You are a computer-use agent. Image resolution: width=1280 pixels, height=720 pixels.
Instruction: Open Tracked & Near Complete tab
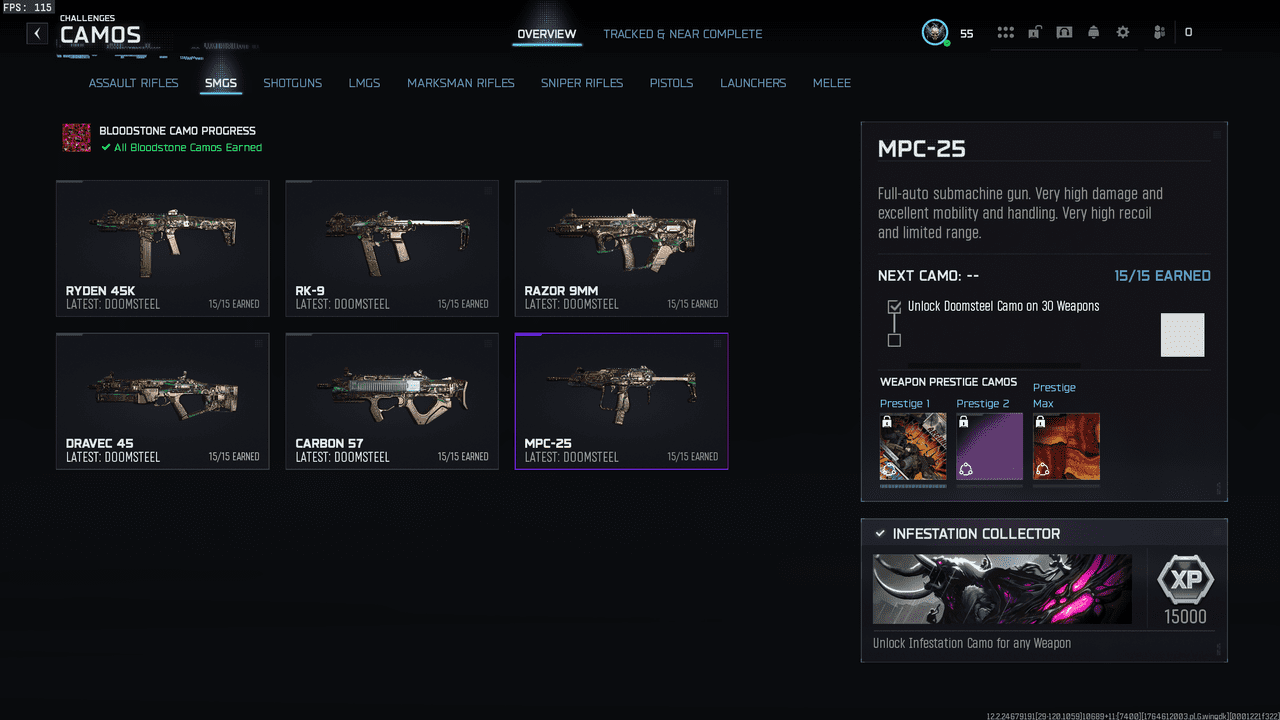coord(682,34)
